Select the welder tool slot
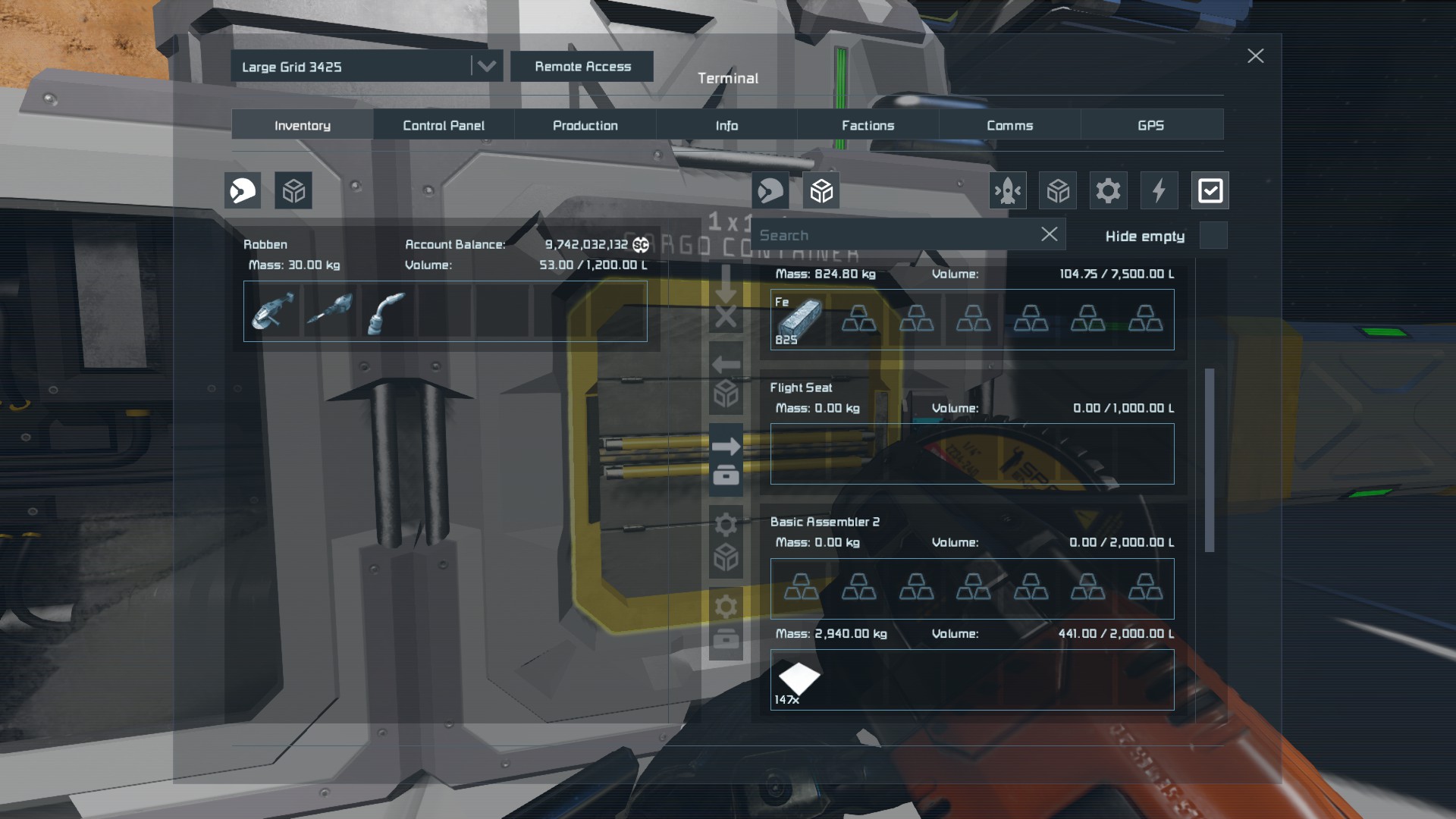 pyautogui.click(x=387, y=312)
